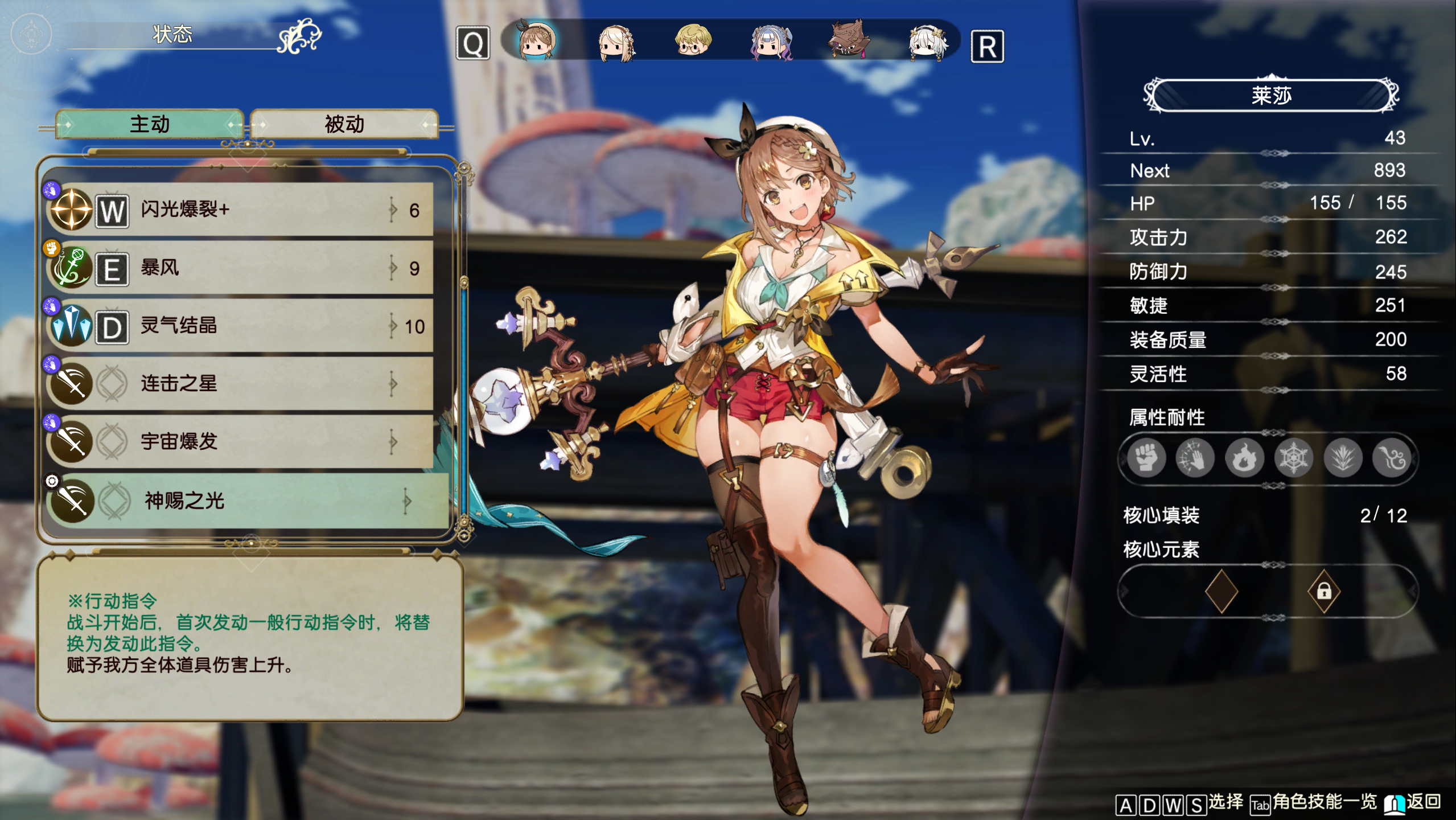
Task: Select the 灵气结晶 skill row
Action: pyautogui.click(x=239, y=326)
